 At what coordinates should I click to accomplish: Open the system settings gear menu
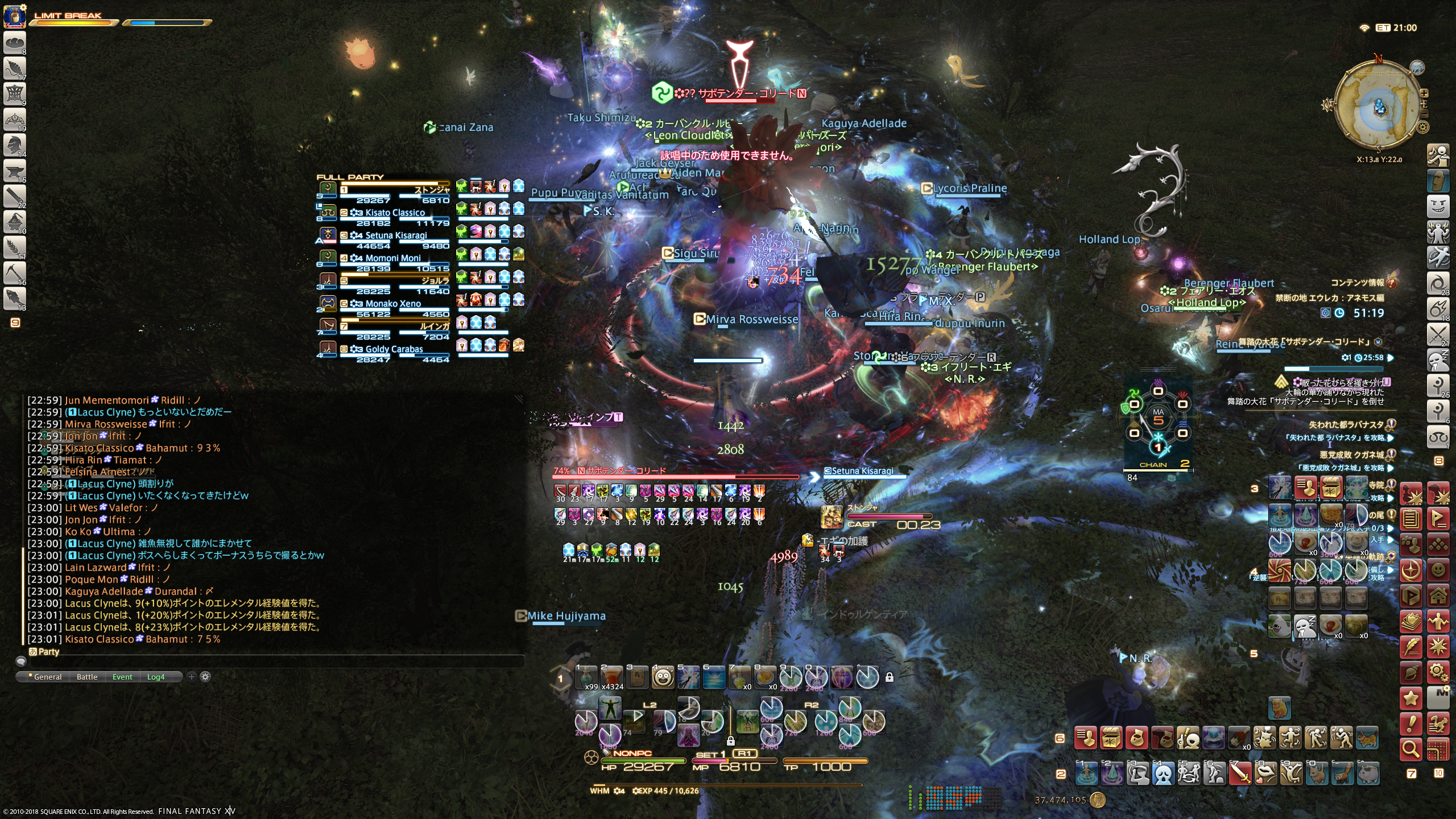1438,672
